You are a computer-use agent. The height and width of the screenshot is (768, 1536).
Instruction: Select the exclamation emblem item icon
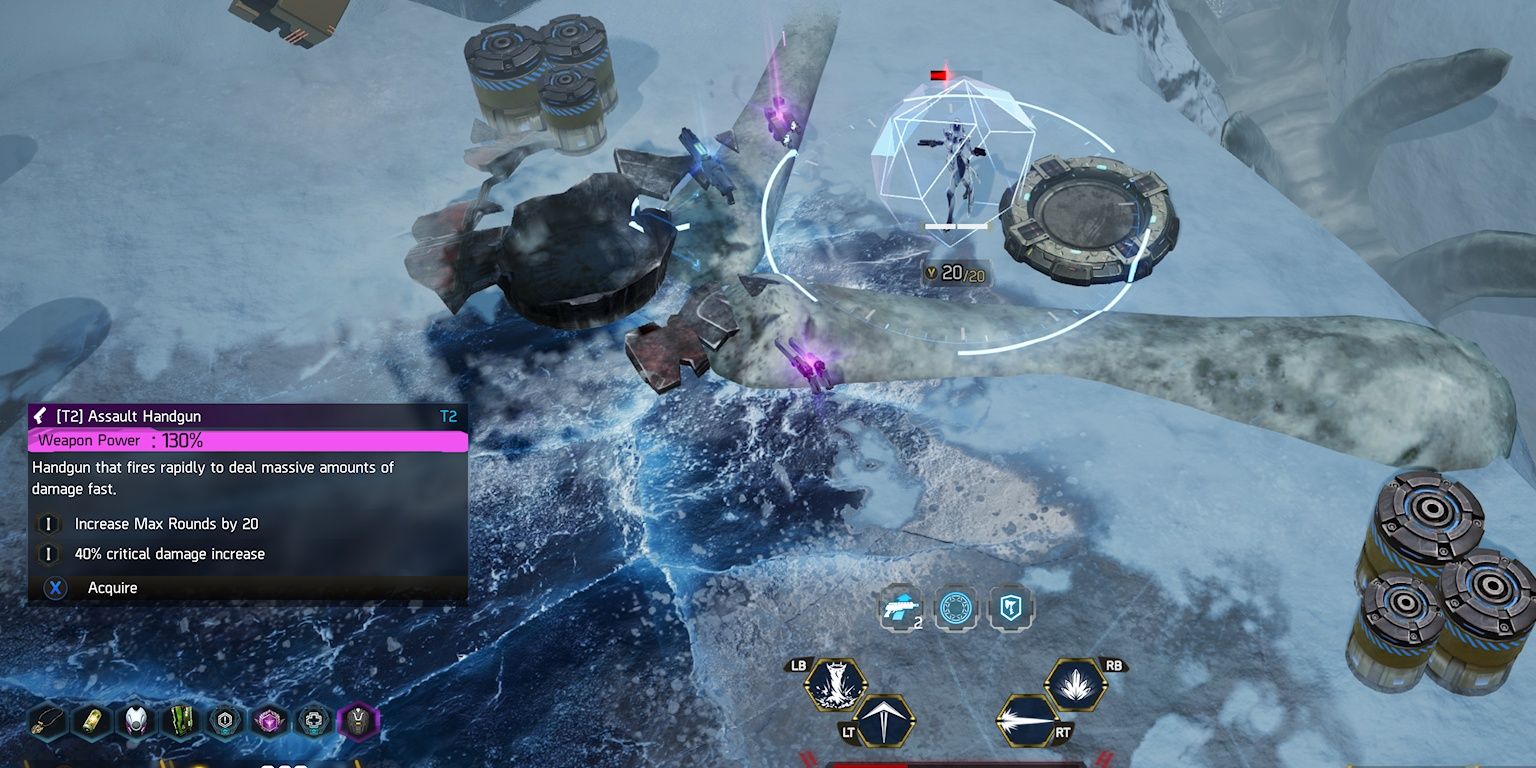pos(226,722)
